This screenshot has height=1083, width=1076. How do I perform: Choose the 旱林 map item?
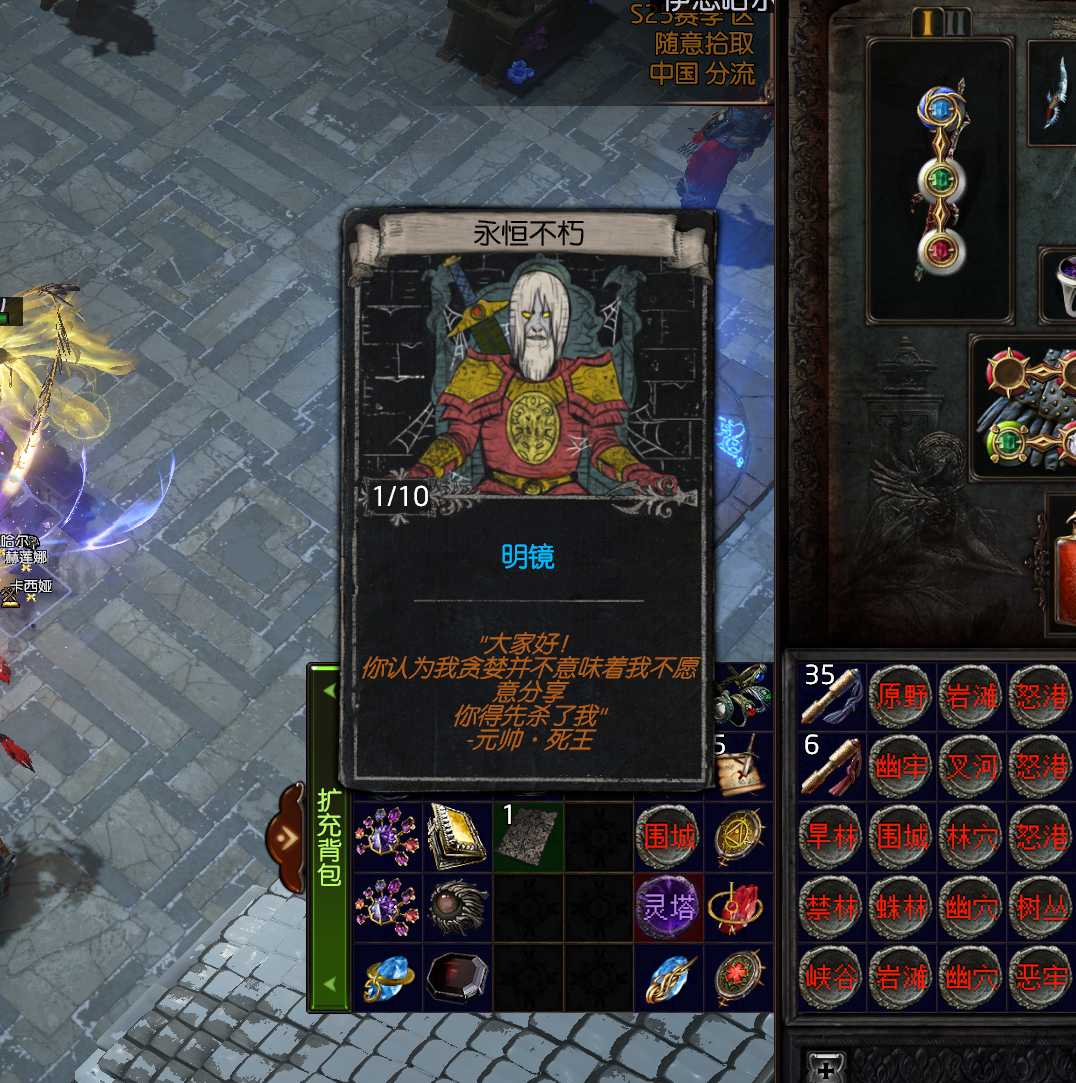coord(832,836)
